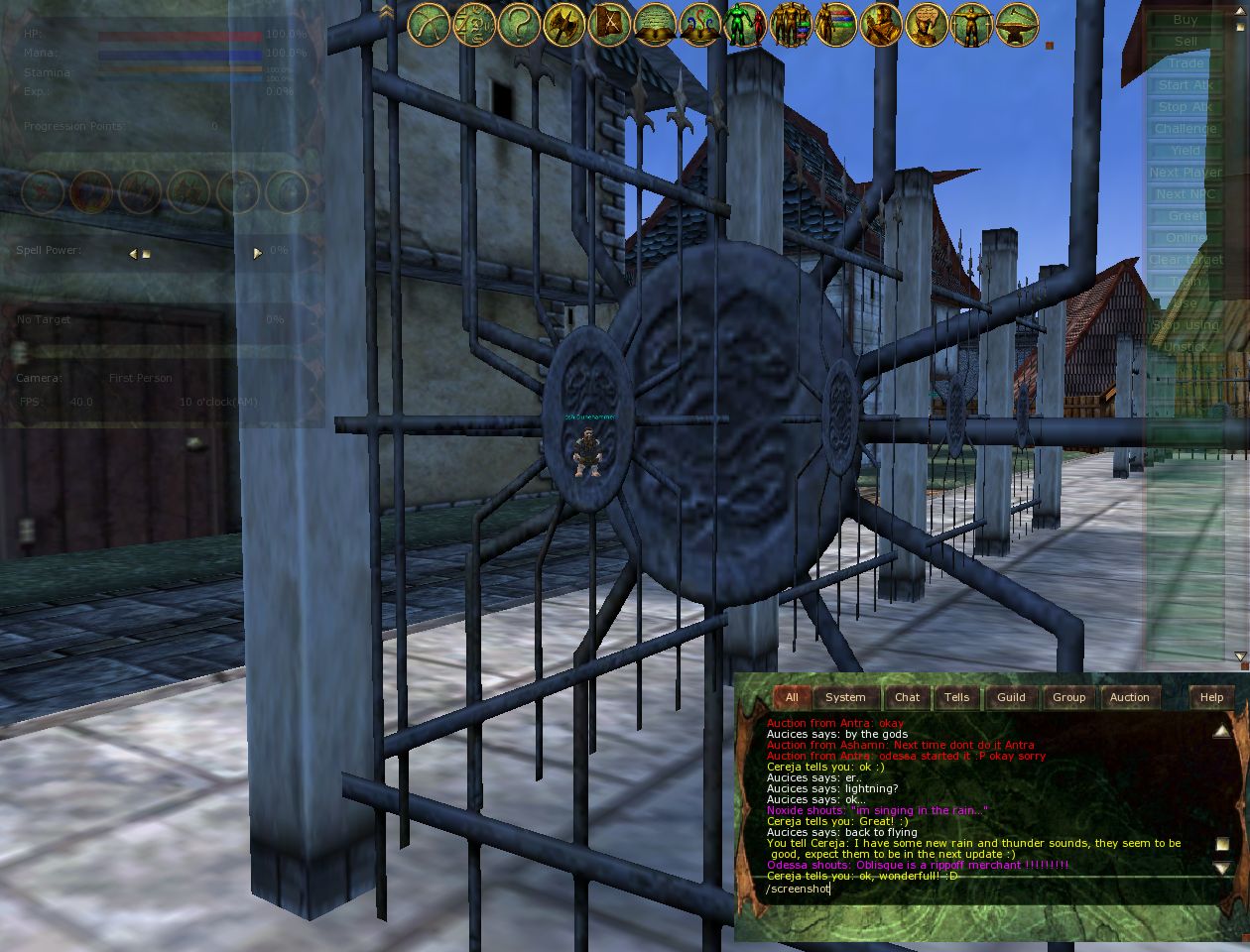Choose the Sell command
Screen dimensions: 1250x952
1186,42
